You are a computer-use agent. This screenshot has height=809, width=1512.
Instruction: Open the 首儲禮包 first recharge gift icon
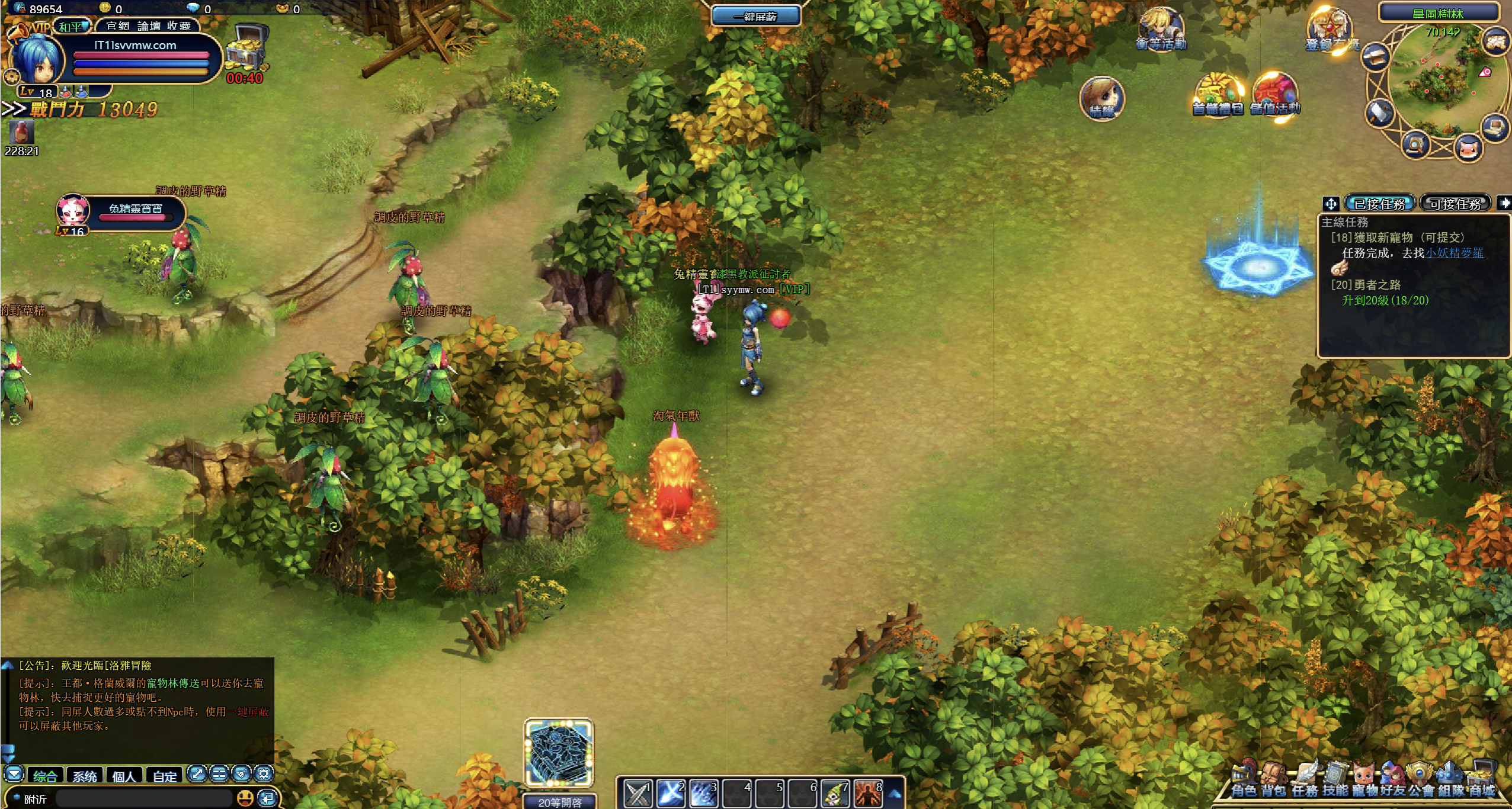click(x=1217, y=96)
